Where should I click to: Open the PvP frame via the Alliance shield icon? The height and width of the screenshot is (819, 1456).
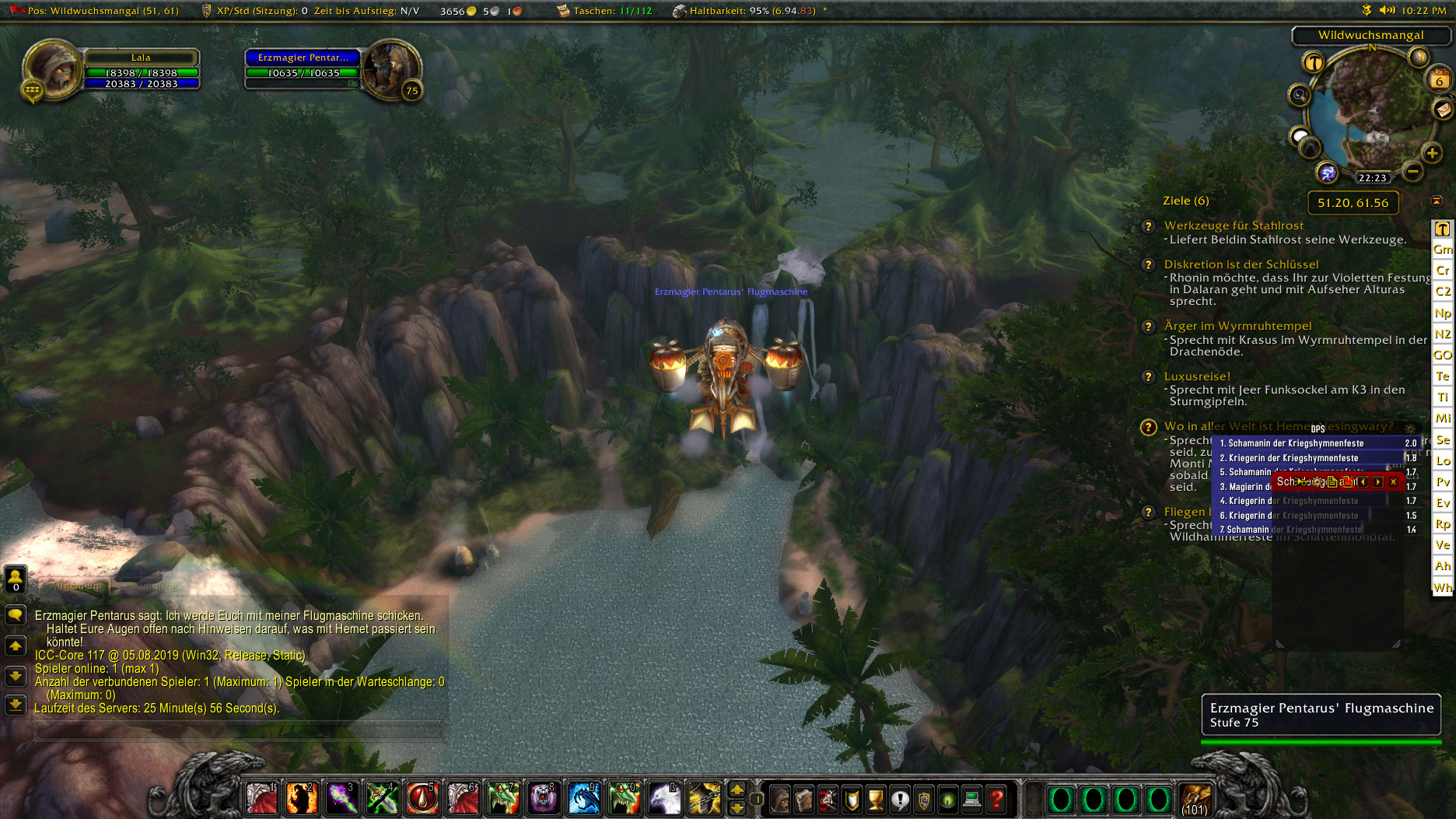[x=922, y=800]
